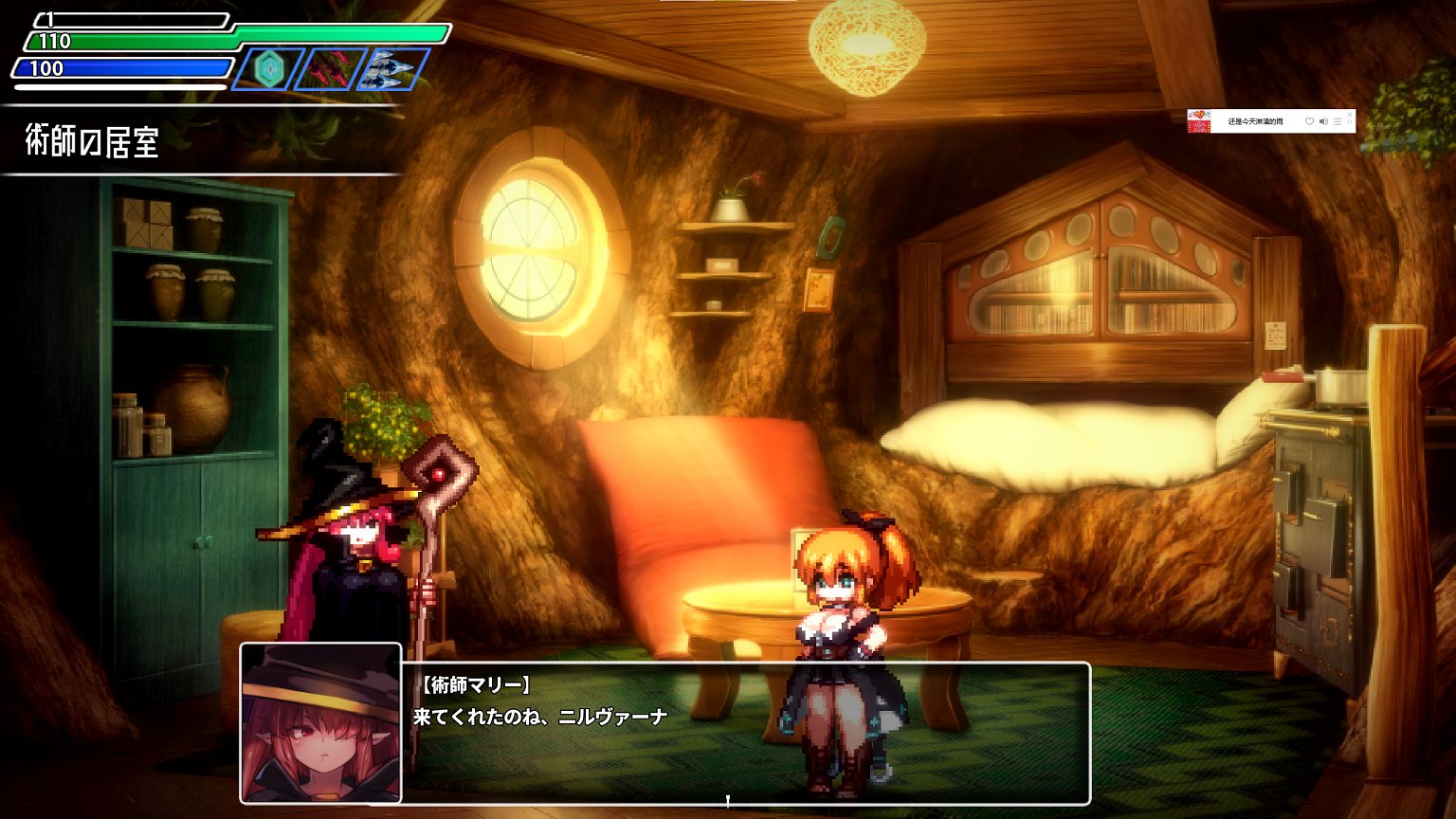Use the silver arrowheads skill icon
This screenshot has height=819, width=1456.
point(392,68)
